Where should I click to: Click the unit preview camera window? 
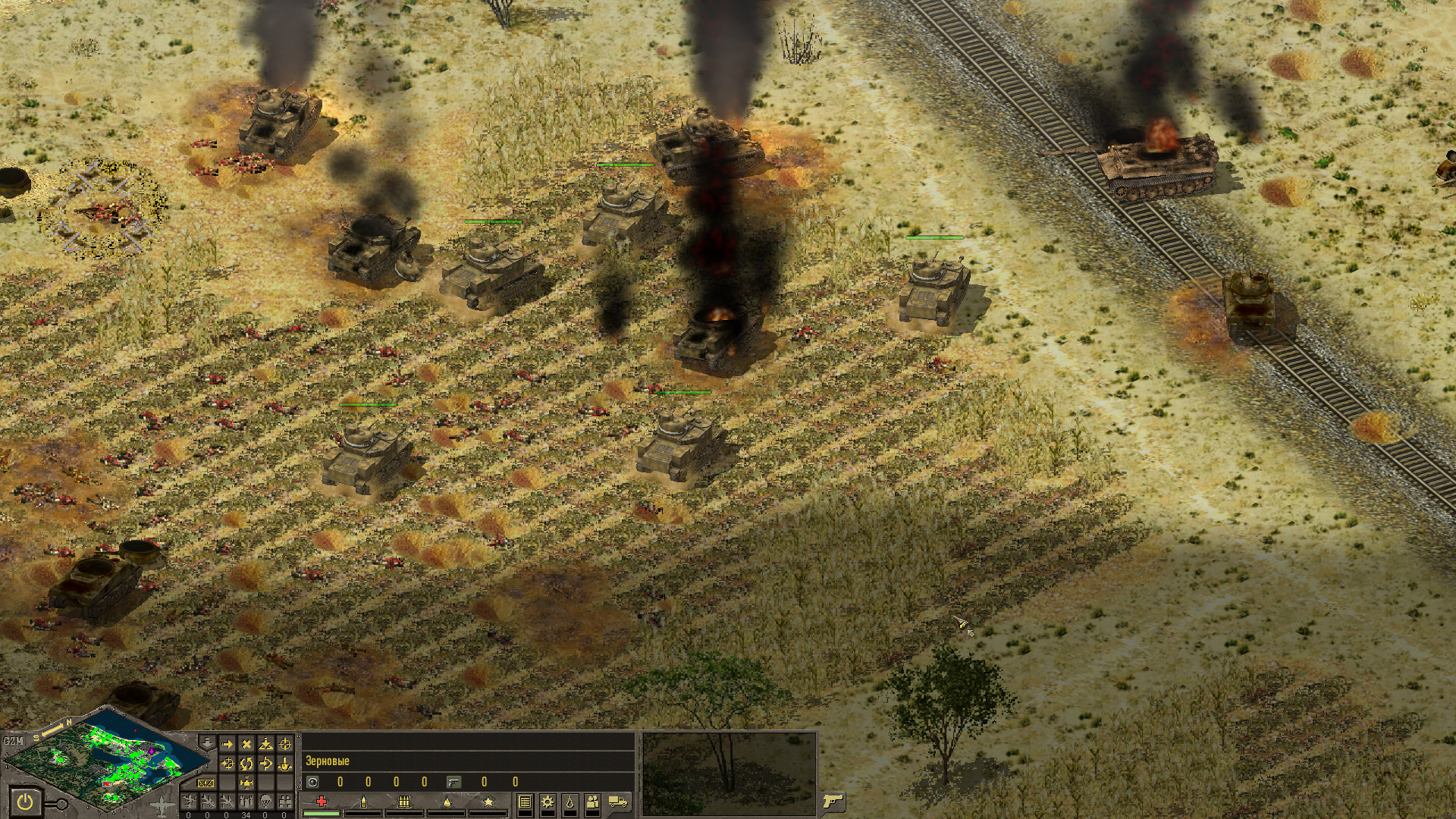(x=728, y=773)
